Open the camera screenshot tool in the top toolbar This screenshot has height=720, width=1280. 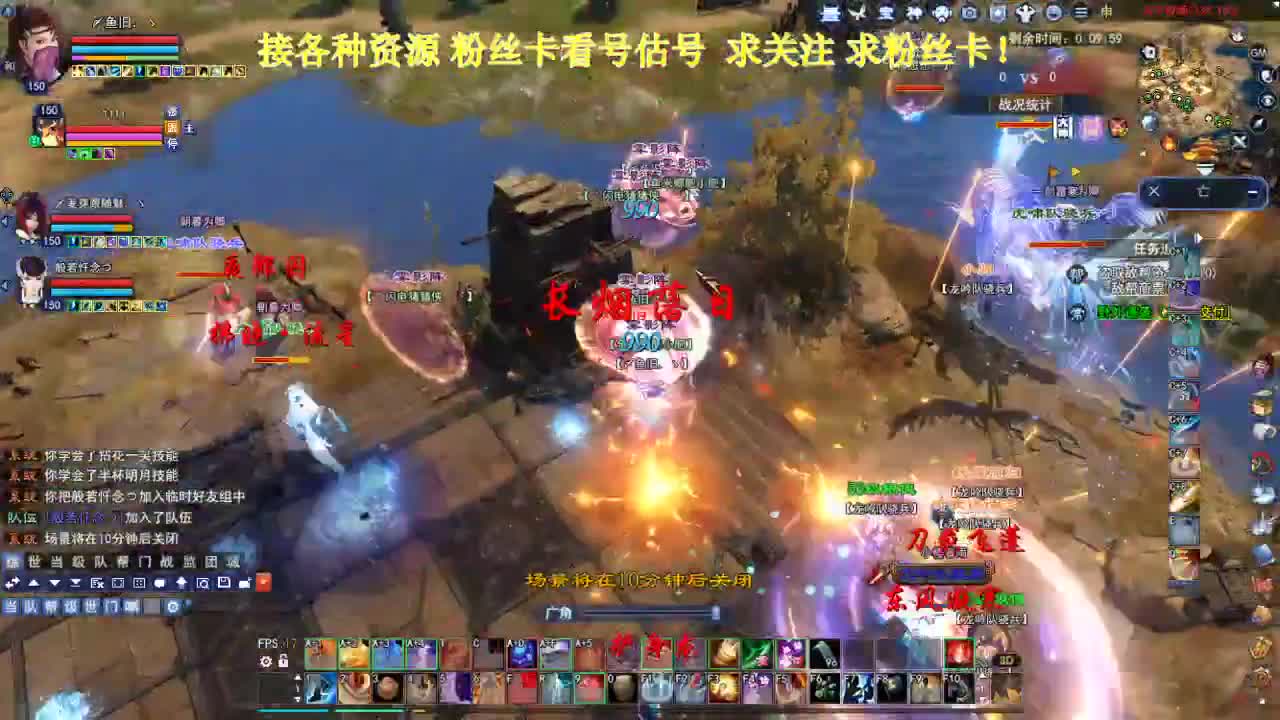[968, 14]
